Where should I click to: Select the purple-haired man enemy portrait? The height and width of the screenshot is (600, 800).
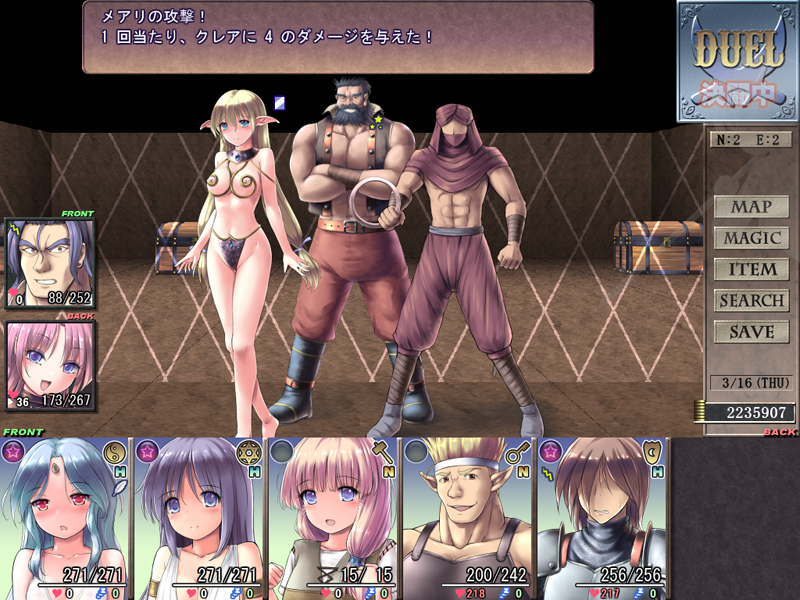50,263
